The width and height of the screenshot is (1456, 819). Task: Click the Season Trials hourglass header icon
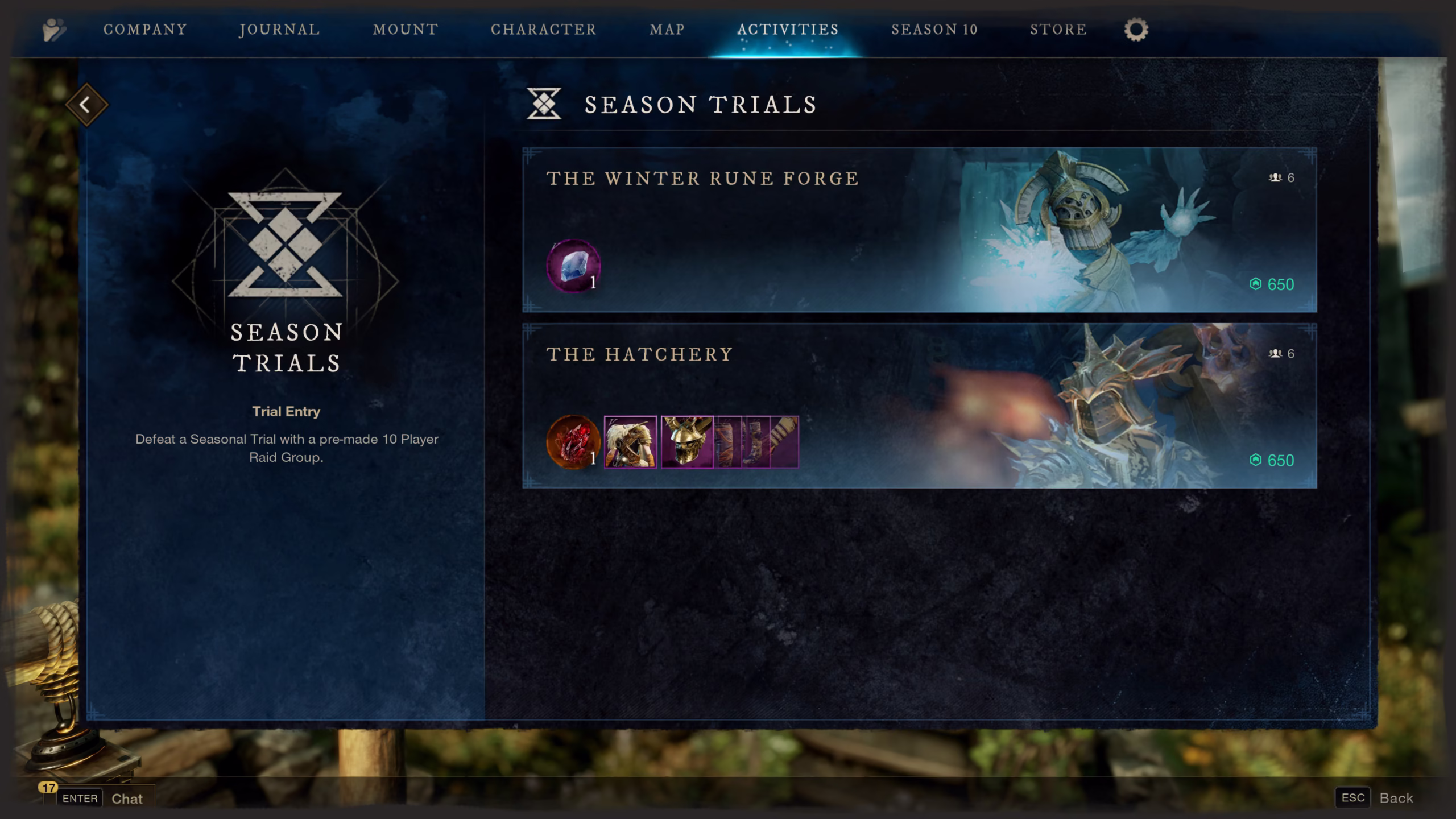pos(544,104)
